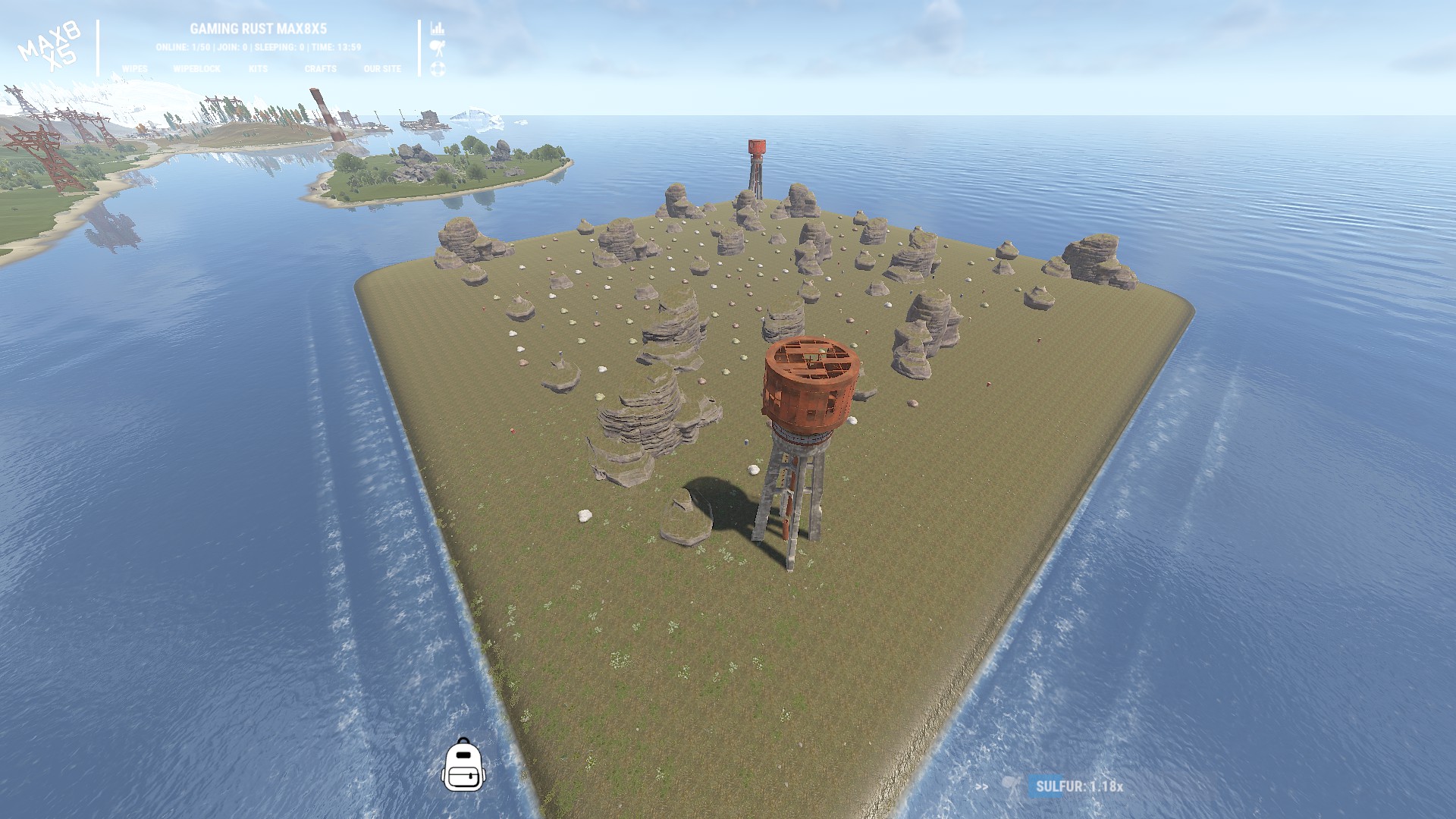Open the white backpack icon
Screen dimensions: 1456x819
(x=463, y=764)
